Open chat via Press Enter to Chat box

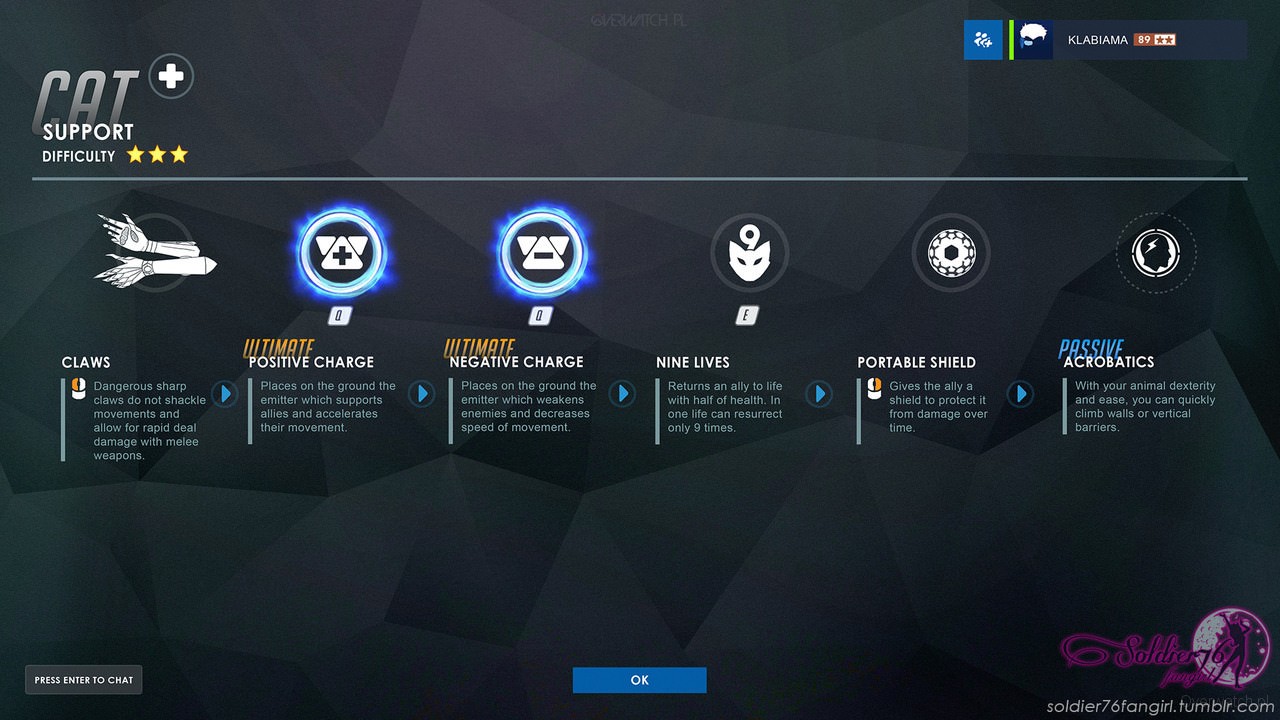[83, 680]
